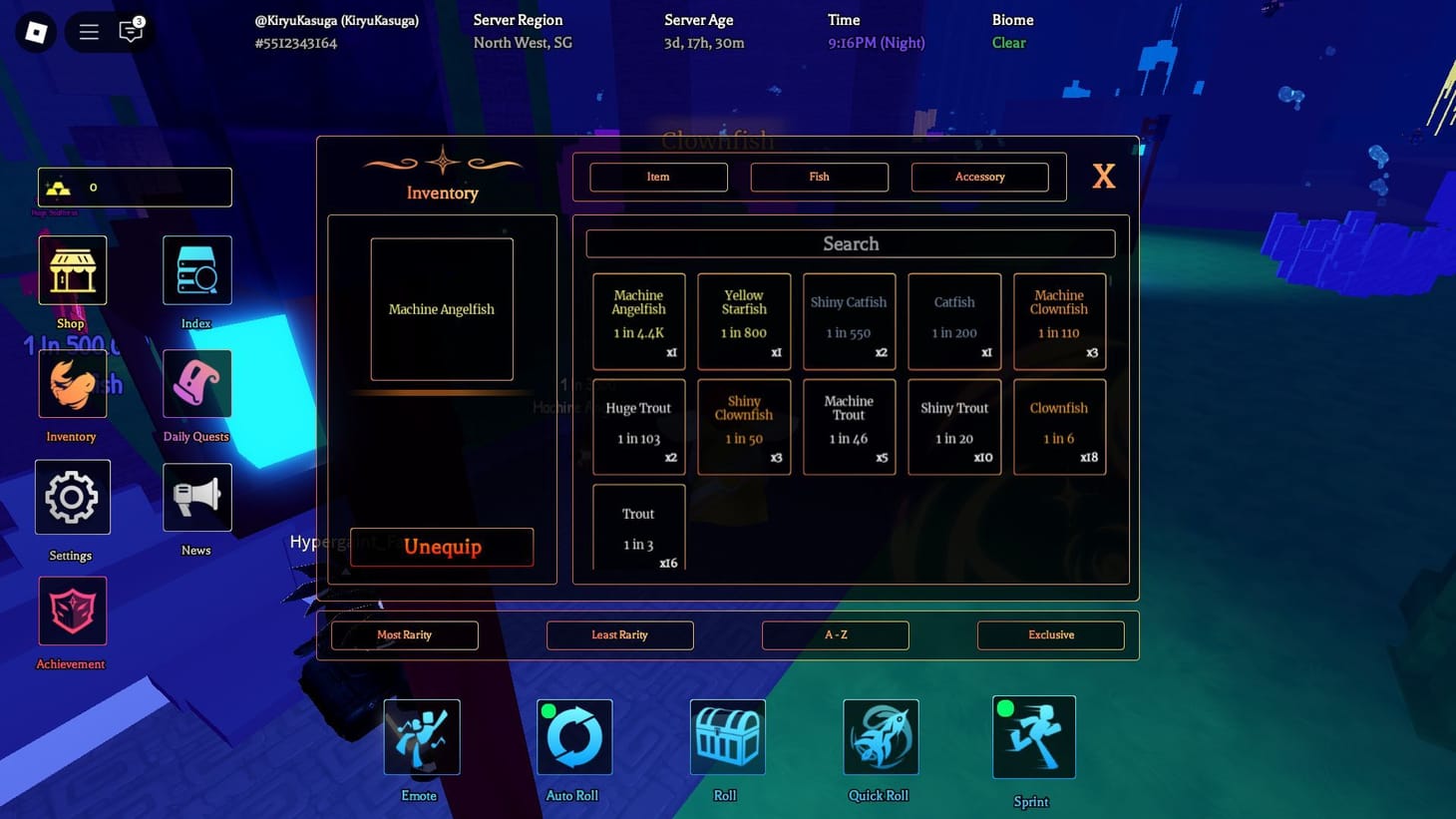Open the News panel
1456x819 pixels.
tap(195, 497)
